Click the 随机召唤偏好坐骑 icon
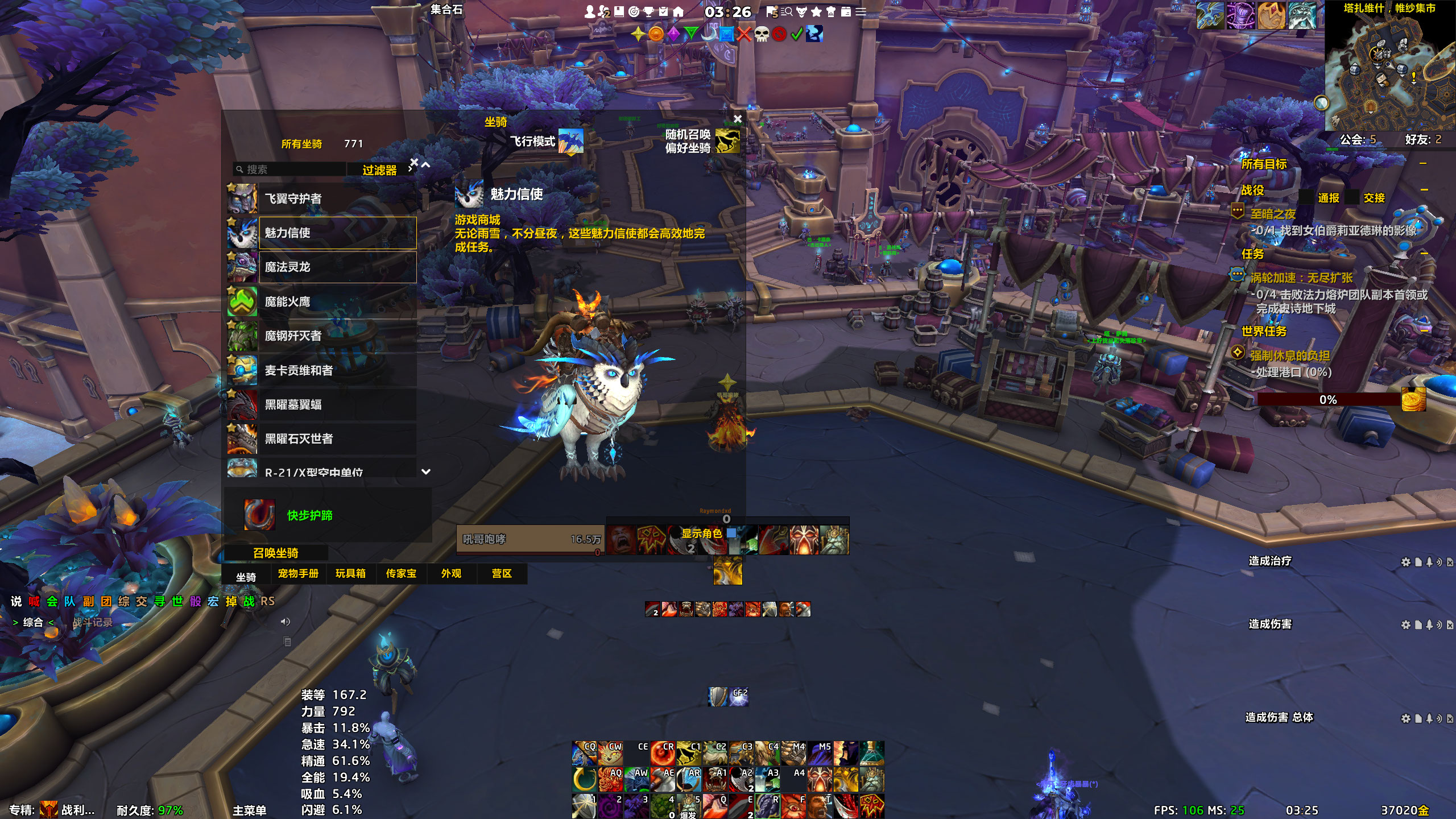 click(727, 141)
